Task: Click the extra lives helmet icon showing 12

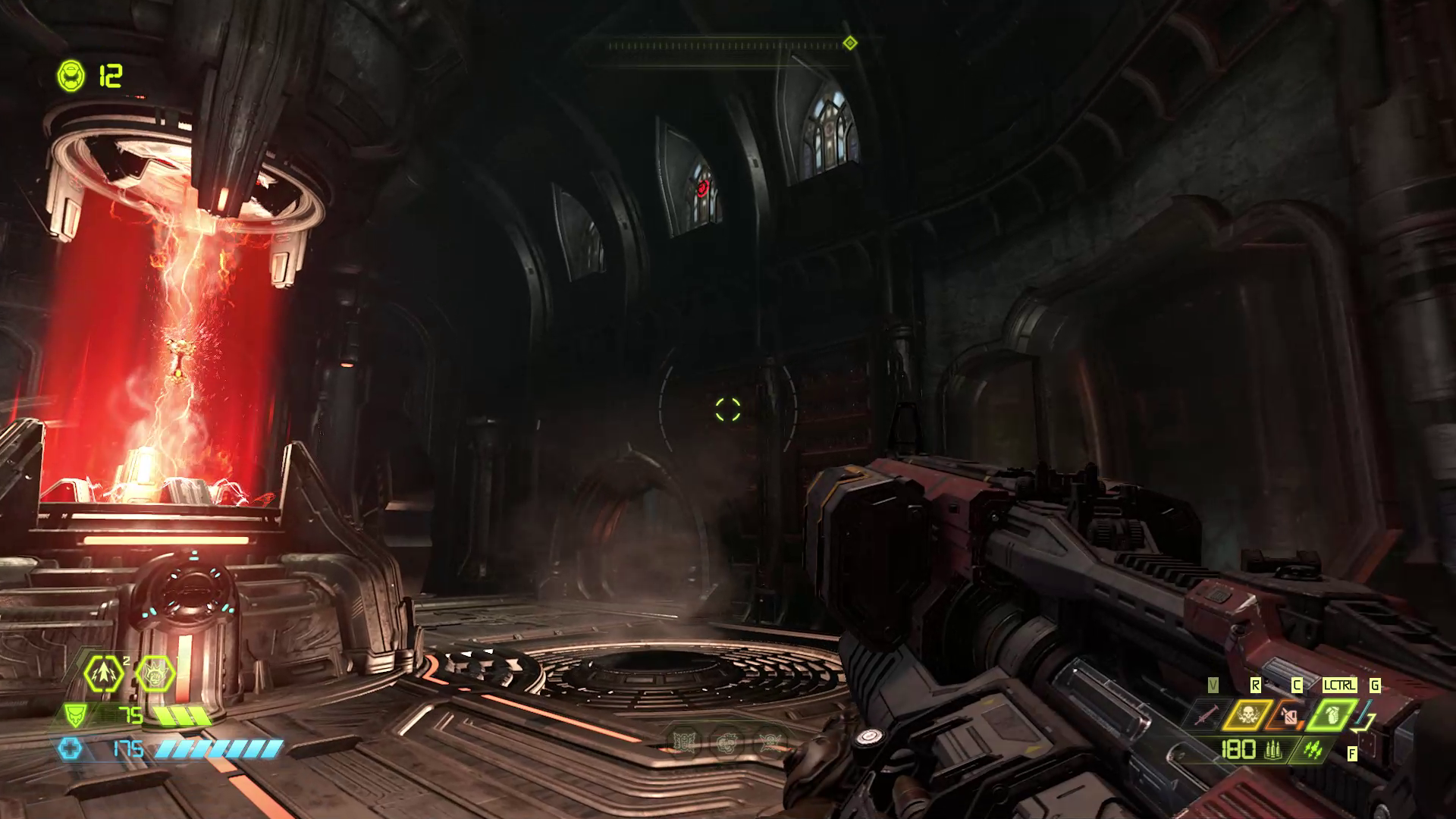Action: (71, 74)
